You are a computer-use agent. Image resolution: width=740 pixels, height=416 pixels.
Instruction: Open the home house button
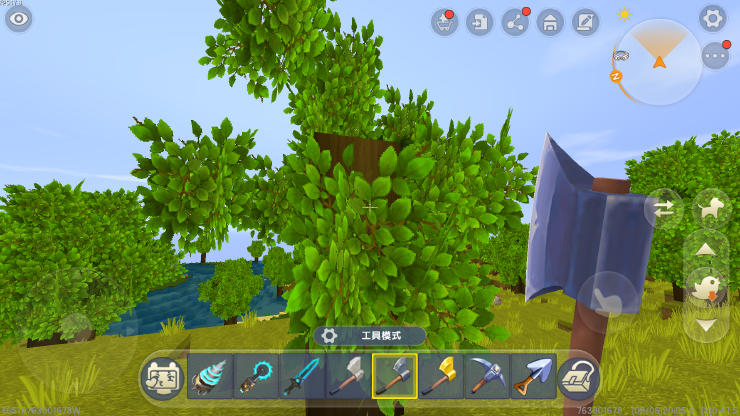coord(550,22)
